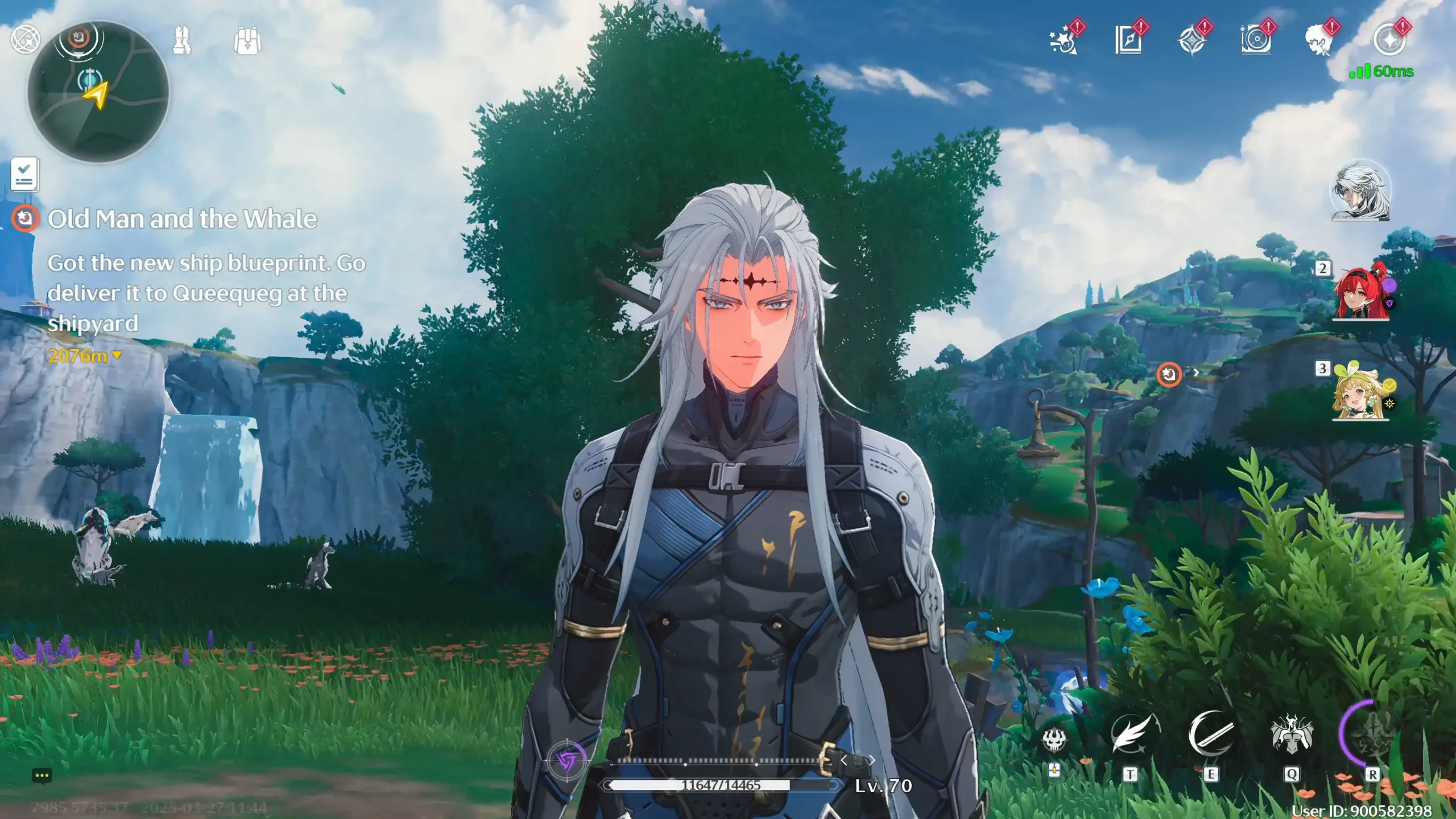Open the quest list checklist icon
1456x819 pixels.
24,174
